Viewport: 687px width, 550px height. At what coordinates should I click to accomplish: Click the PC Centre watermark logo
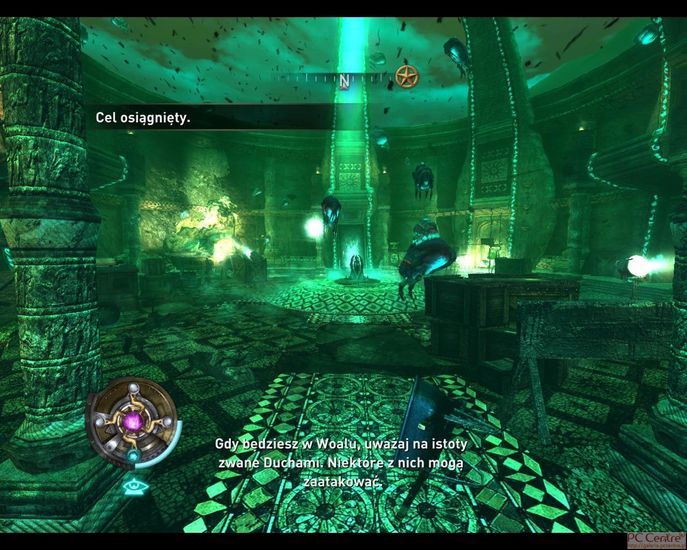click(655, 540)
